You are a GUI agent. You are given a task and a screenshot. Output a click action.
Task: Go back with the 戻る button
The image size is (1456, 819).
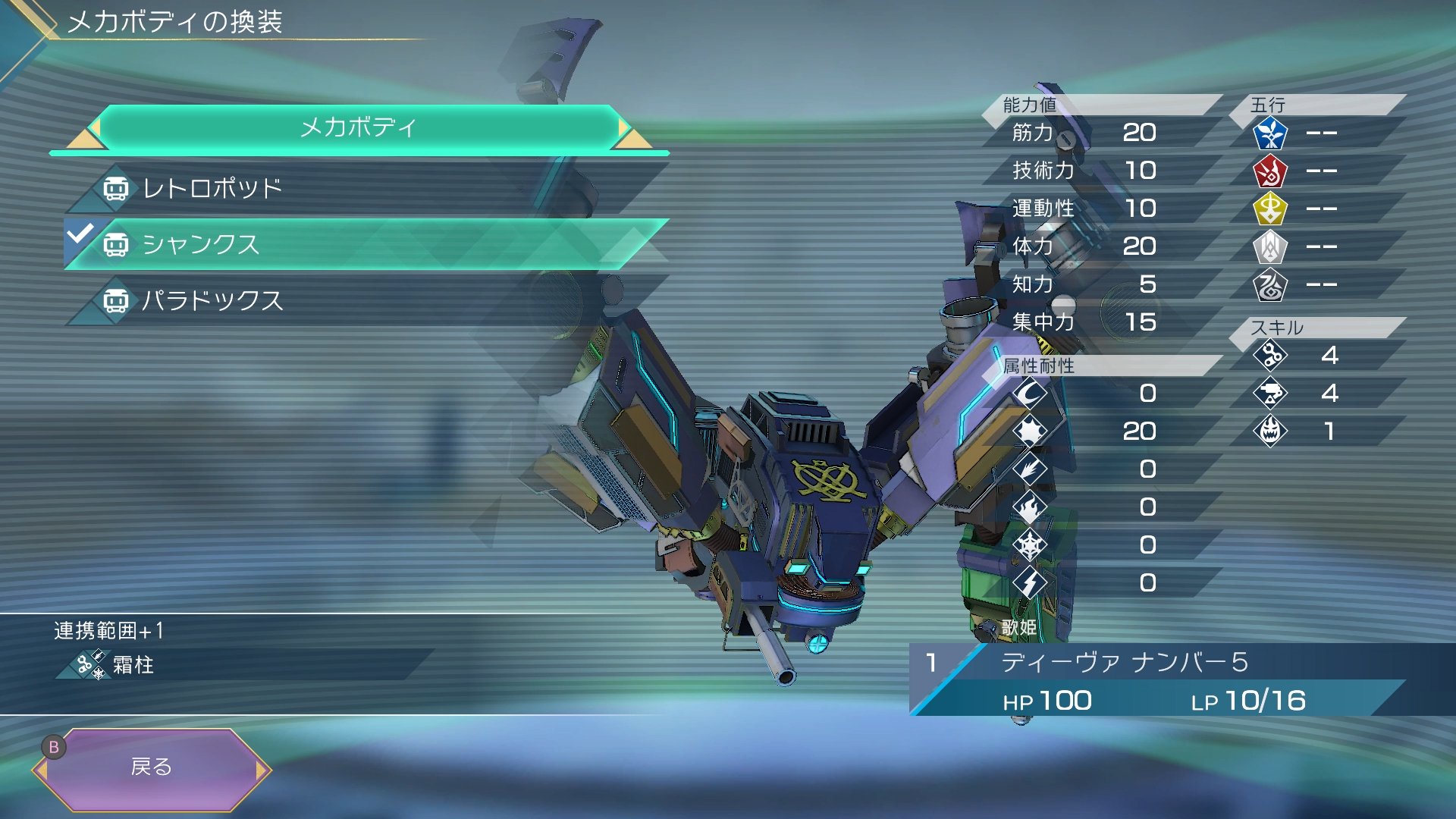coord(152,767)
